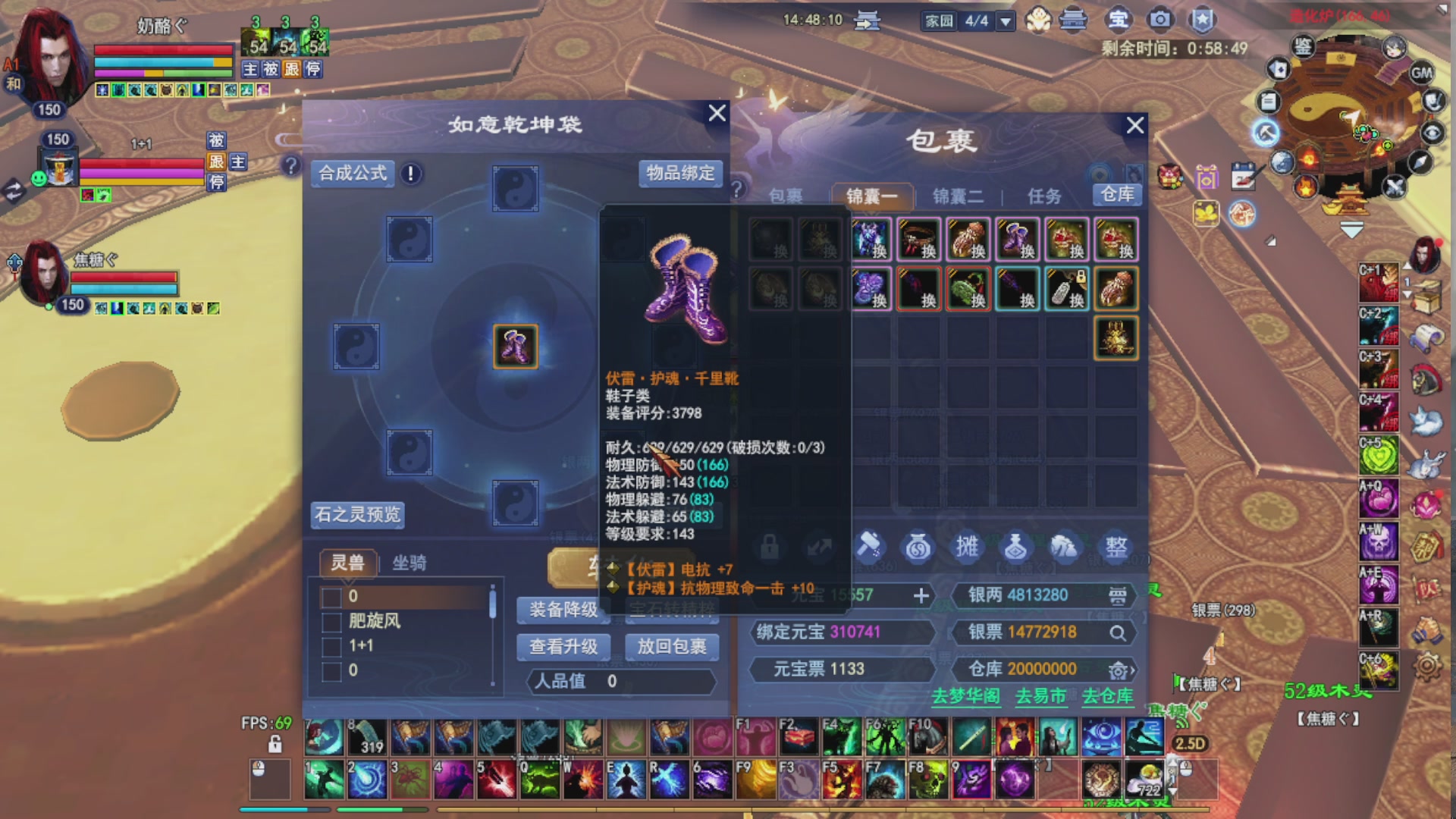Toggle the first checkbox labeled 0 in pet list
This screenshot has height=819, width=1456.
click(331, 597)
